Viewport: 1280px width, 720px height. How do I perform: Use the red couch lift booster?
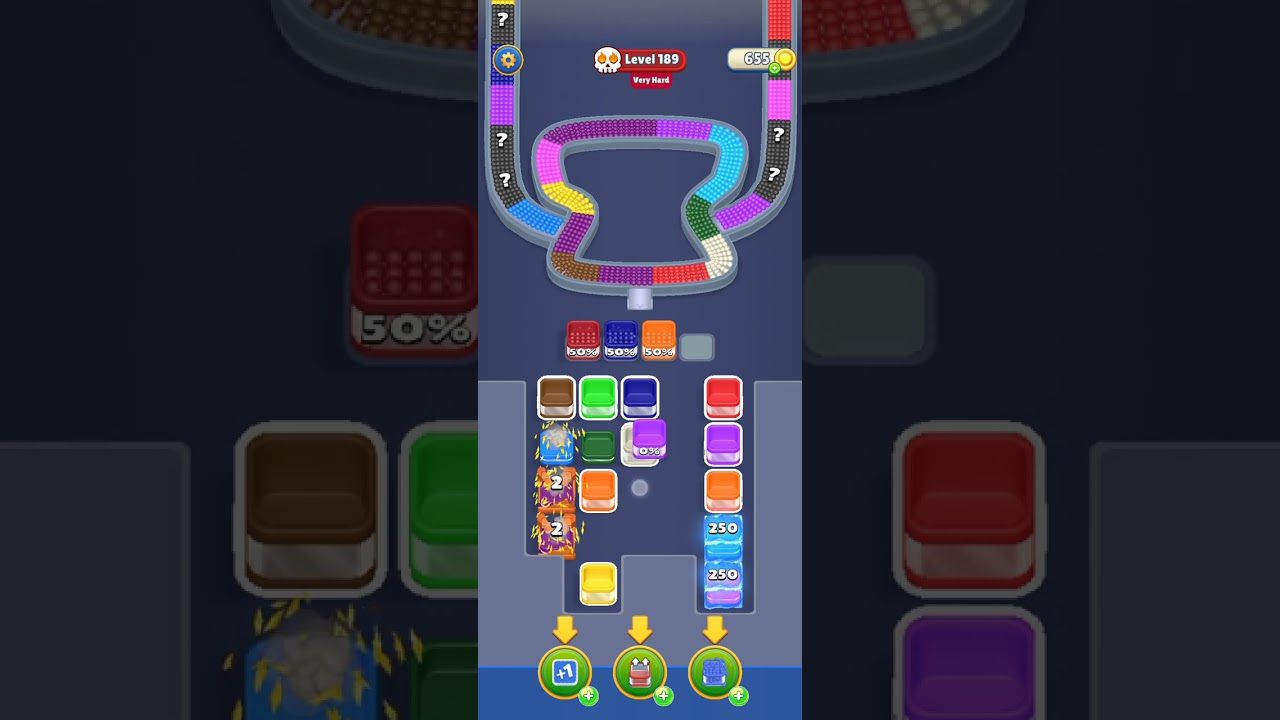(x=640, y=672)
